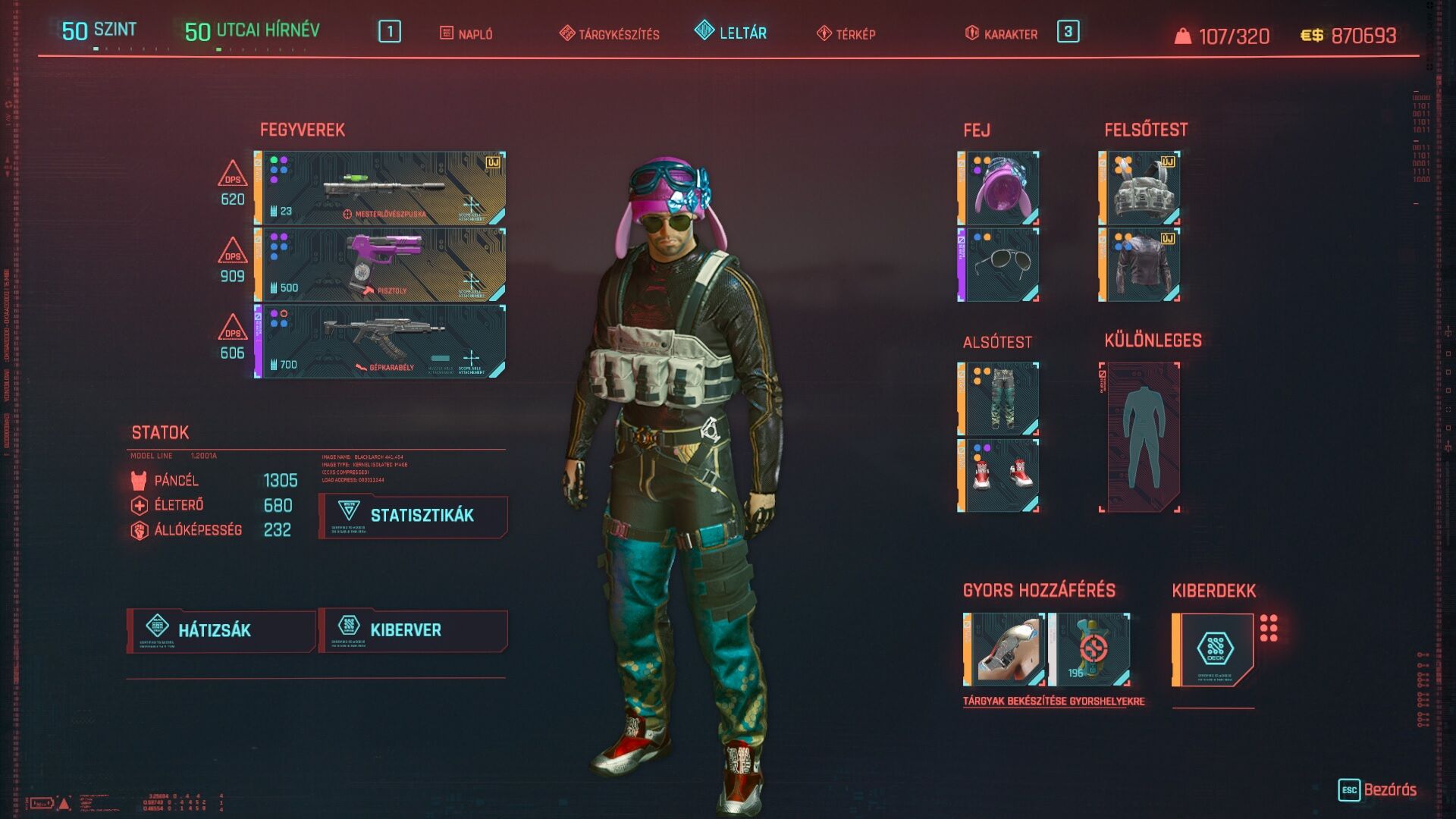Open the Napló journal tab
Image resolution: width=1456 pixels, height=819 pixels.
pos(466,34)
